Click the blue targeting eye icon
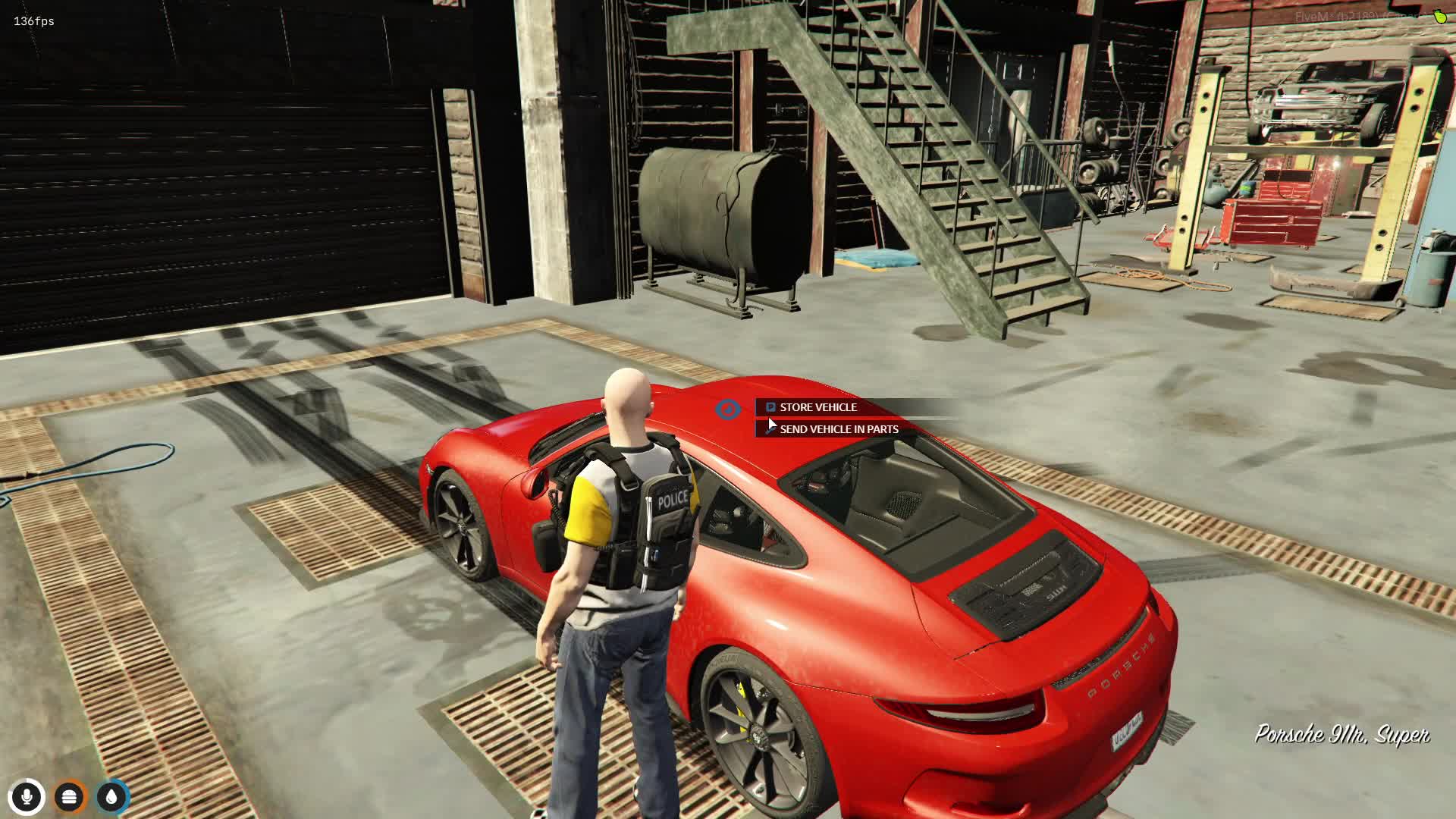Screen dimensions: 1456x819 click(728, 409)
